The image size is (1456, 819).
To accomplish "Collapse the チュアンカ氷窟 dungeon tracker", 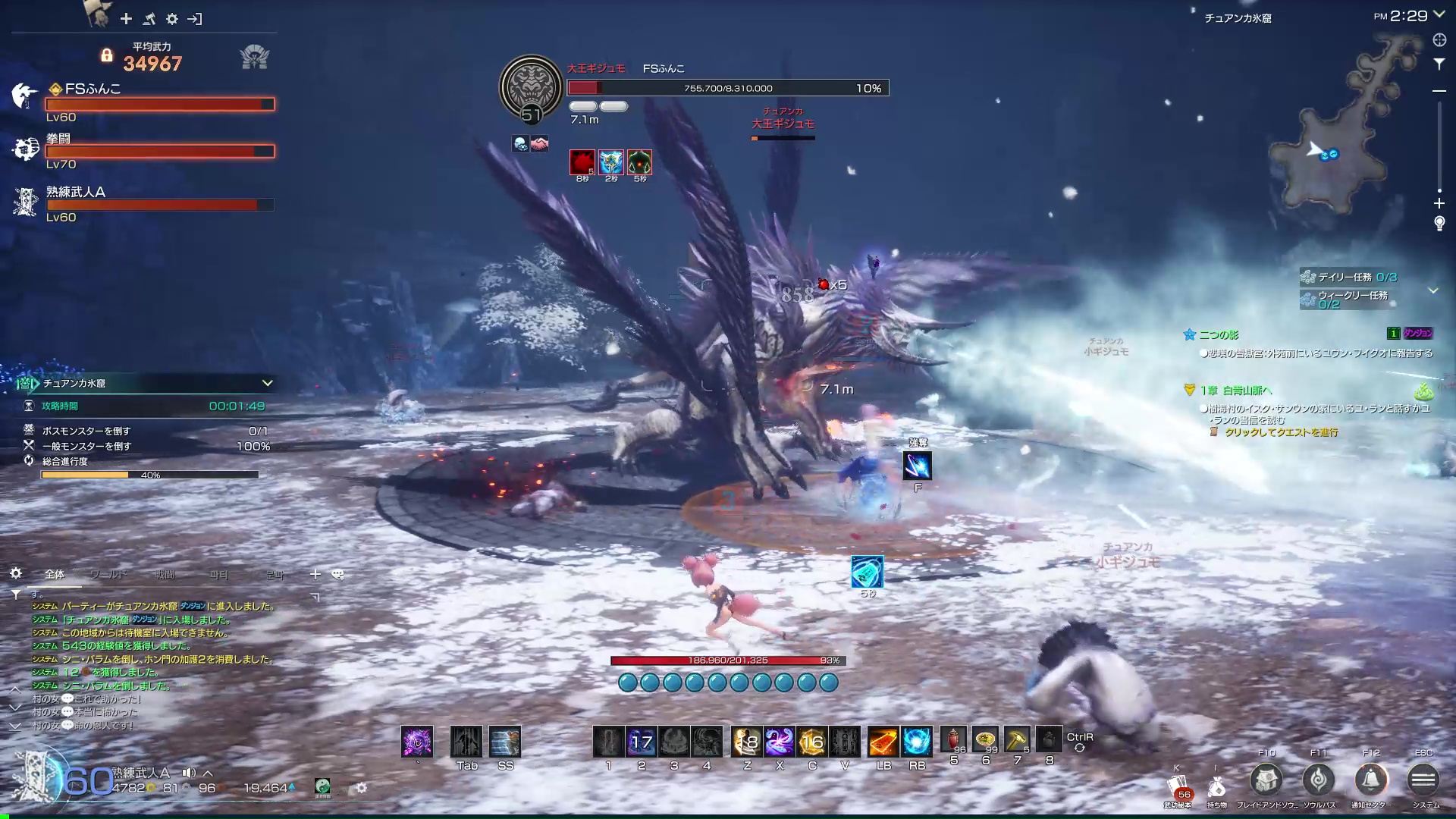I will point(267,383).
